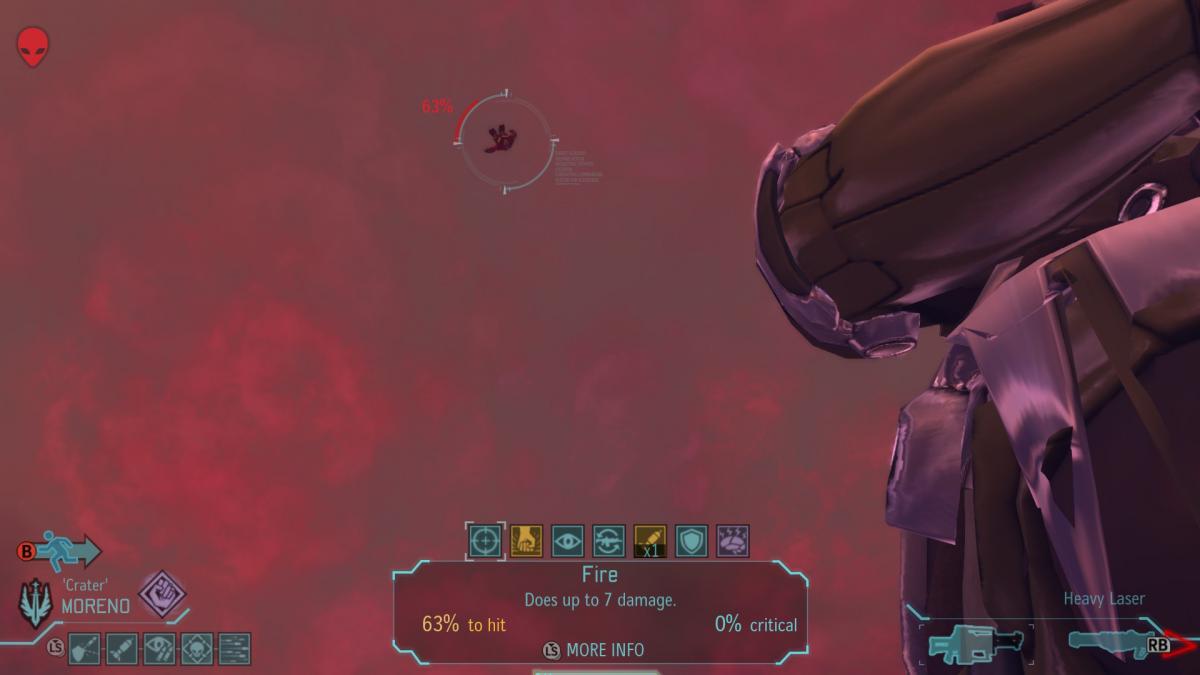Viewport: 1200px width, 675px height.
Task: Click the rocket perk icon
Action: [122, 649]
